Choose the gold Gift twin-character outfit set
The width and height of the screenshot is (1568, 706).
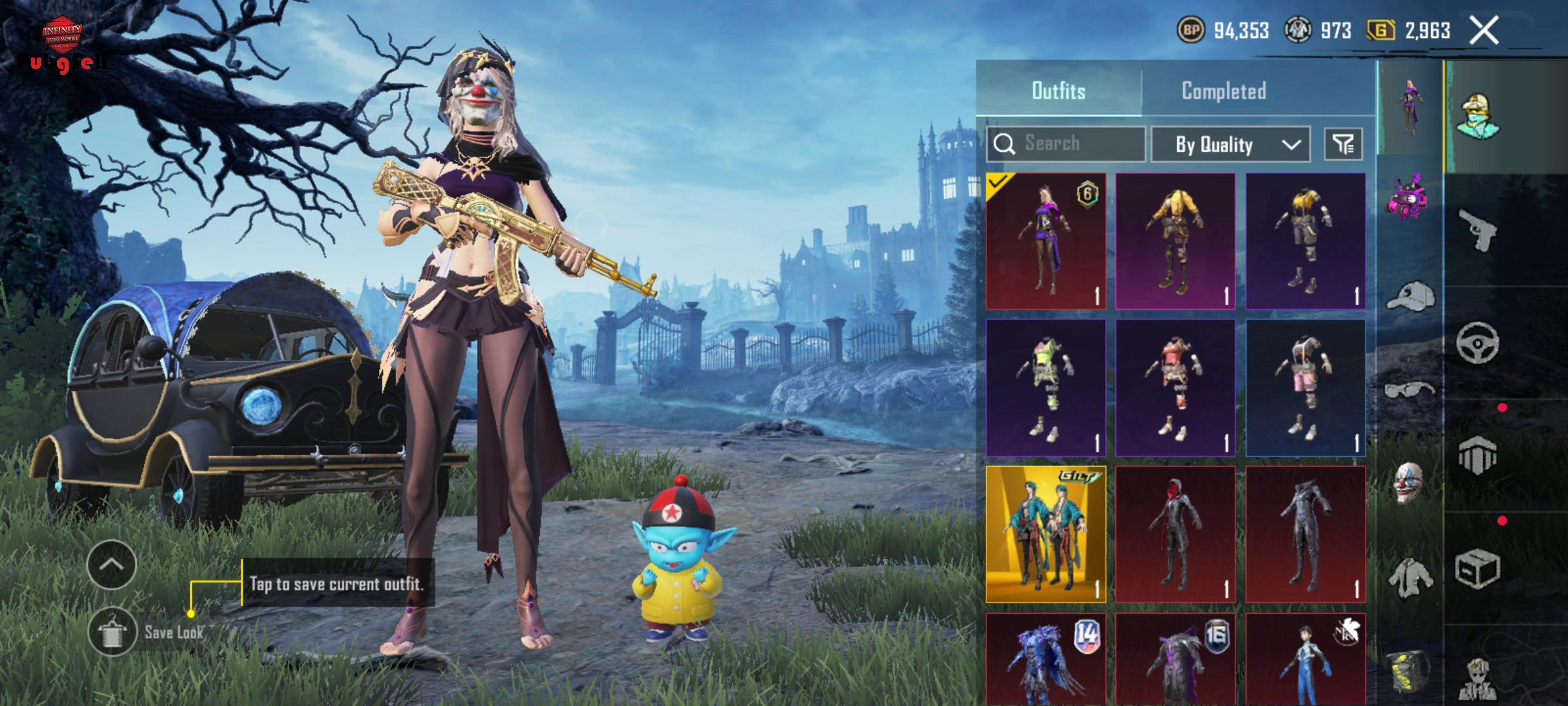1045,534
